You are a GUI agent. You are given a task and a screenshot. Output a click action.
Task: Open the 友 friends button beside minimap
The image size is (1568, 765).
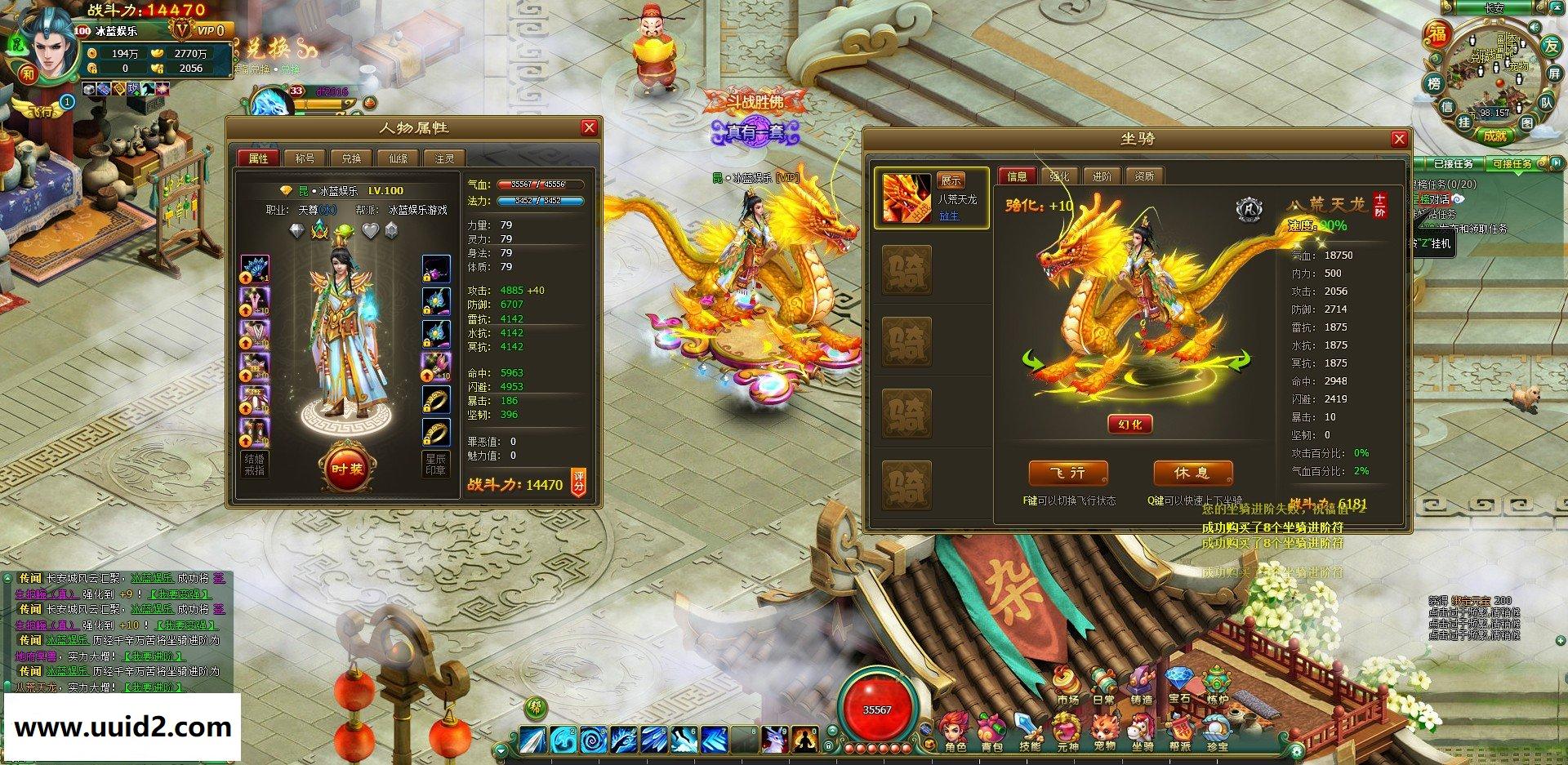1551,47
